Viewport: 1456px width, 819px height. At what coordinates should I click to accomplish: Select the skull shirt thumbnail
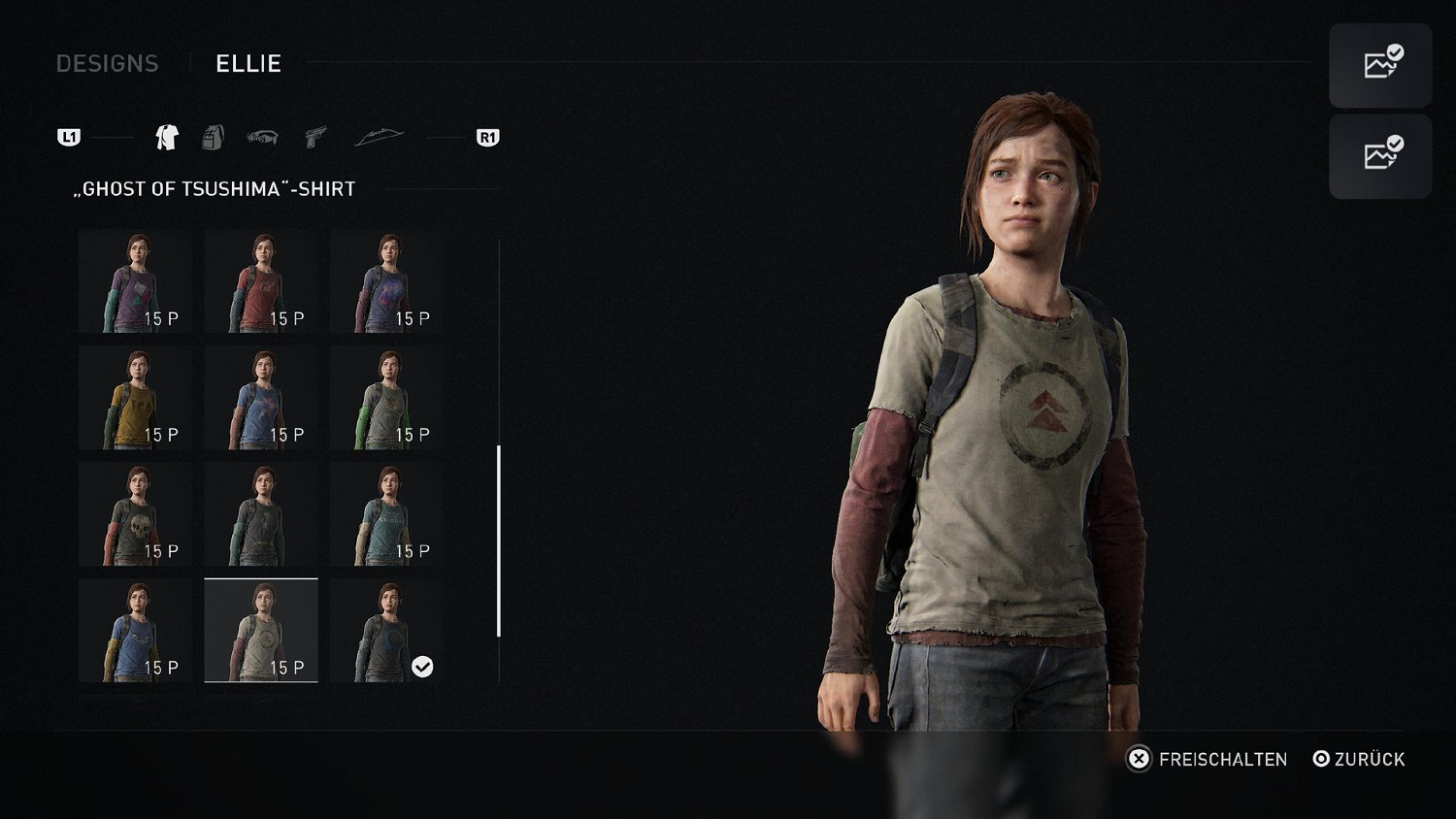[x=135, y=514]
